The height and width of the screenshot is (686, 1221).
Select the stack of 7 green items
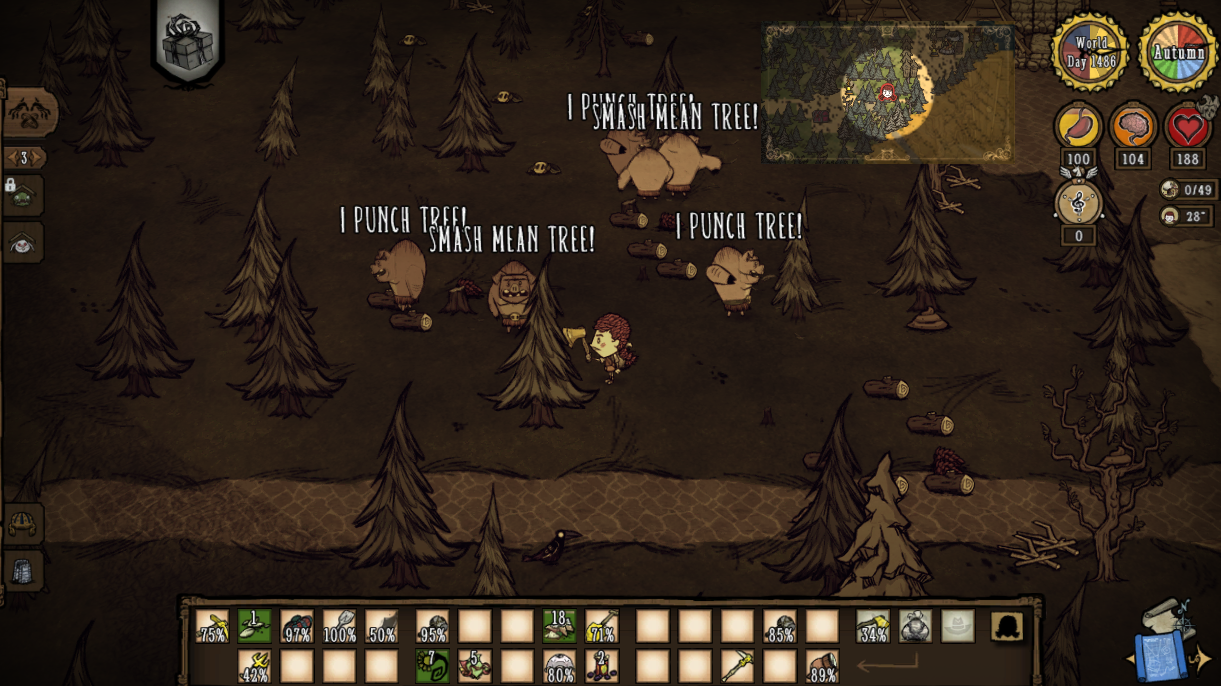(432, 666)
